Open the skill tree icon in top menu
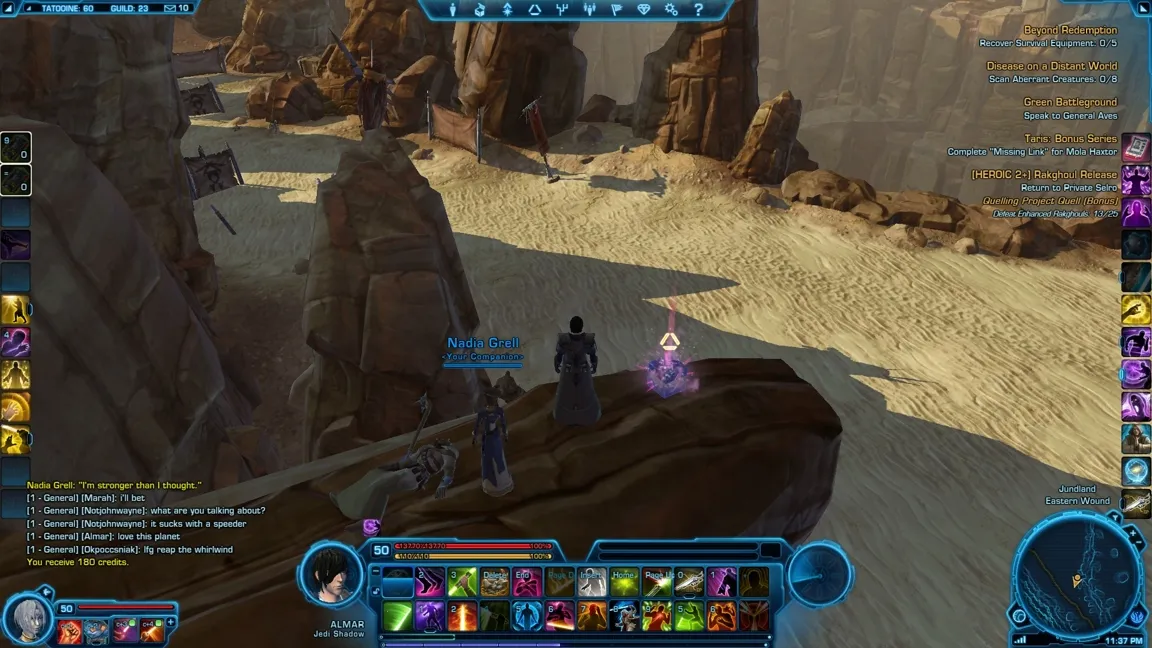Image resolution: width=1152 pixels, height=648 pixels. click(x=562, y=10)
